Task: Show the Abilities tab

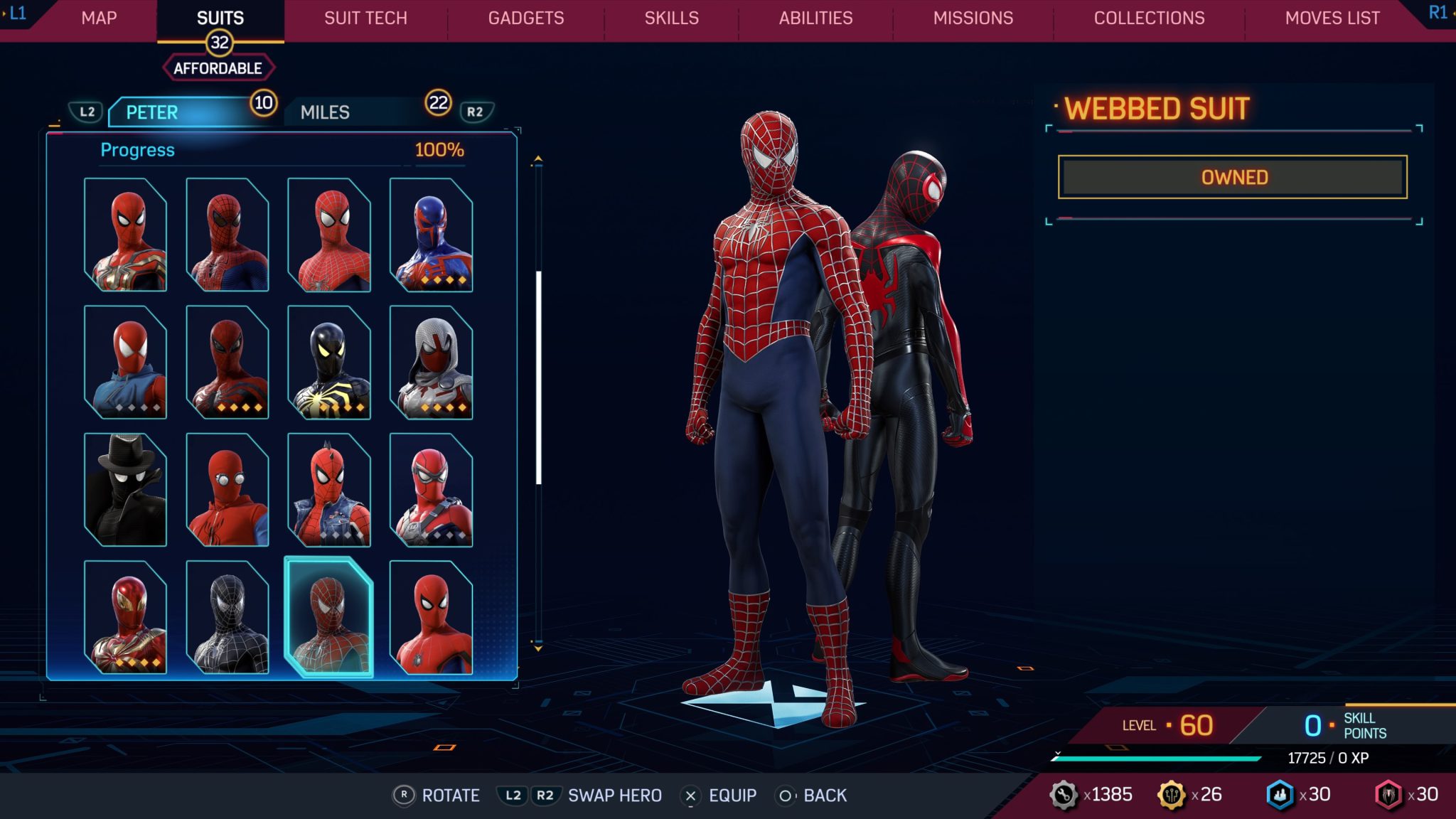Action: tap(815, 18)
